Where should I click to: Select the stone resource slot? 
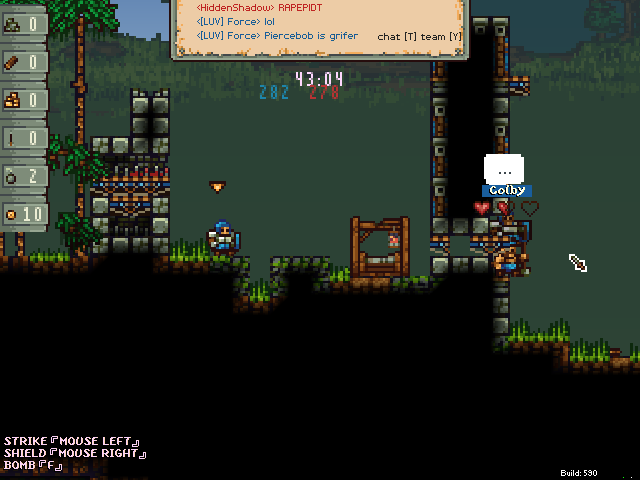tap(23, 24)
